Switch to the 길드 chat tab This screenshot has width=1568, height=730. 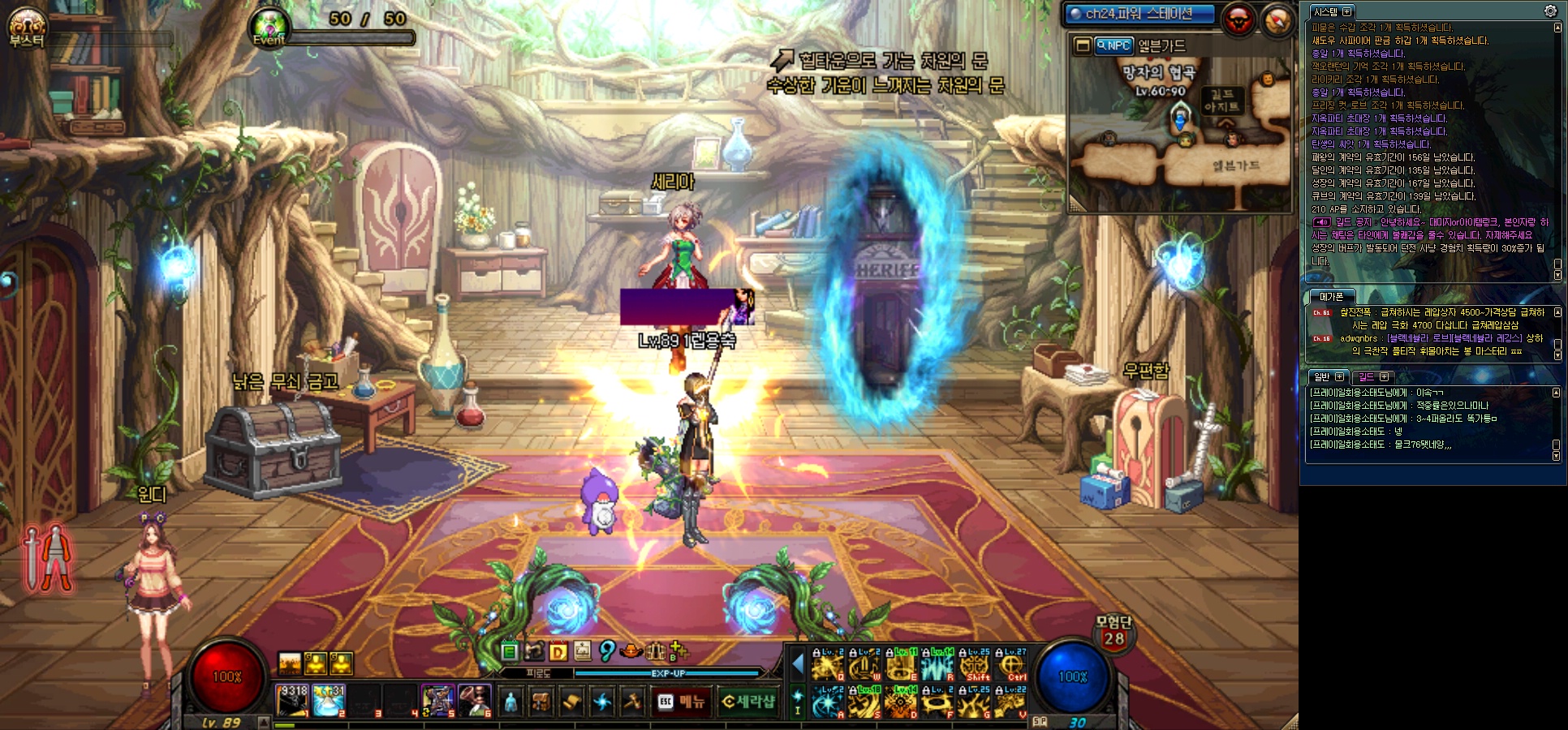tap(1373, 377)
